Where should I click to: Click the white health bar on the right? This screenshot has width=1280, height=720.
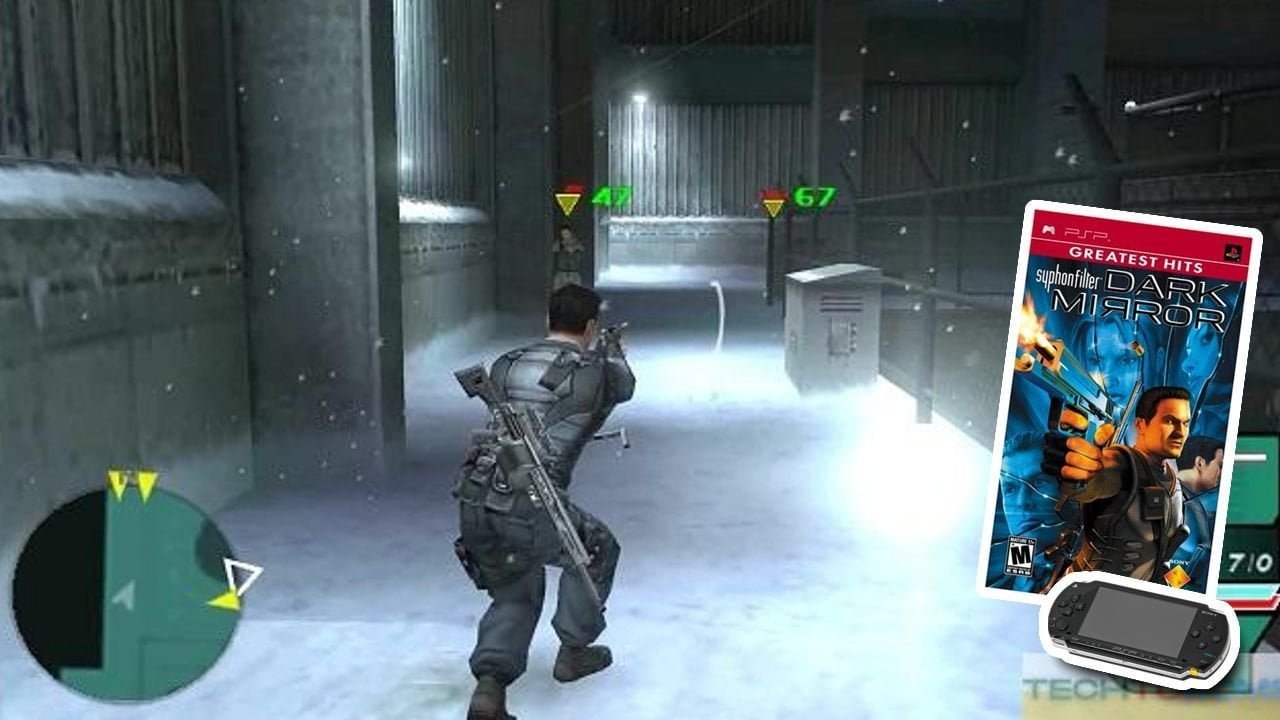click(1251, 457)
